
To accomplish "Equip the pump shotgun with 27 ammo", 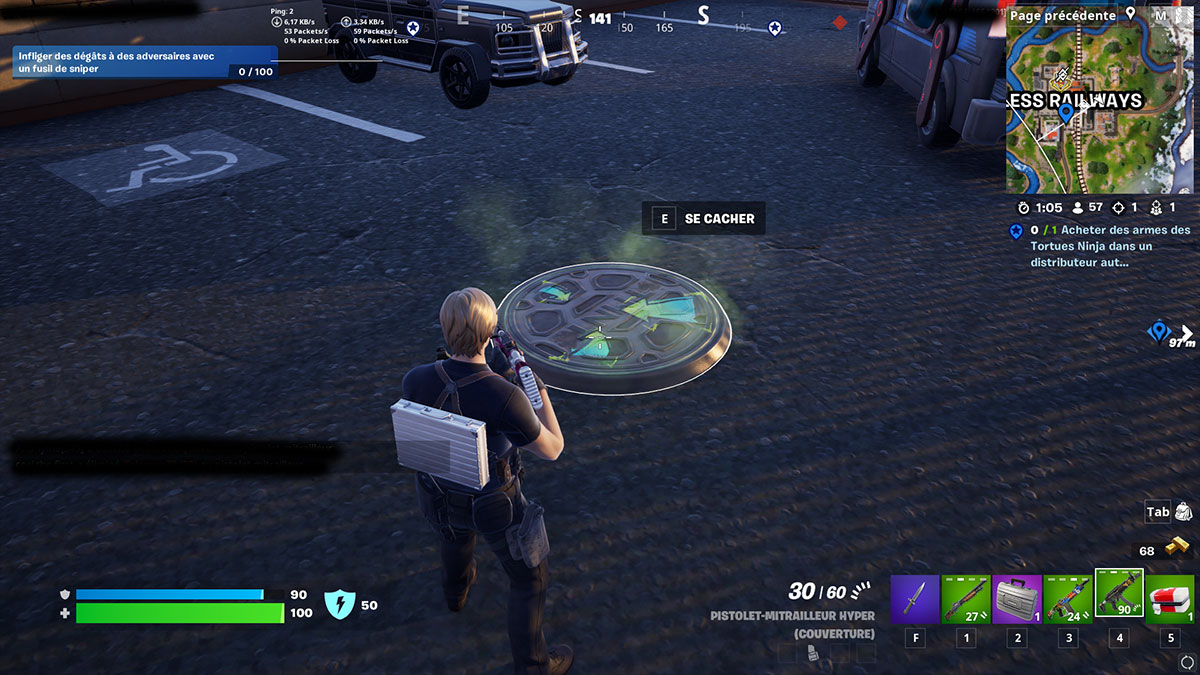I will tap(966, 599).
